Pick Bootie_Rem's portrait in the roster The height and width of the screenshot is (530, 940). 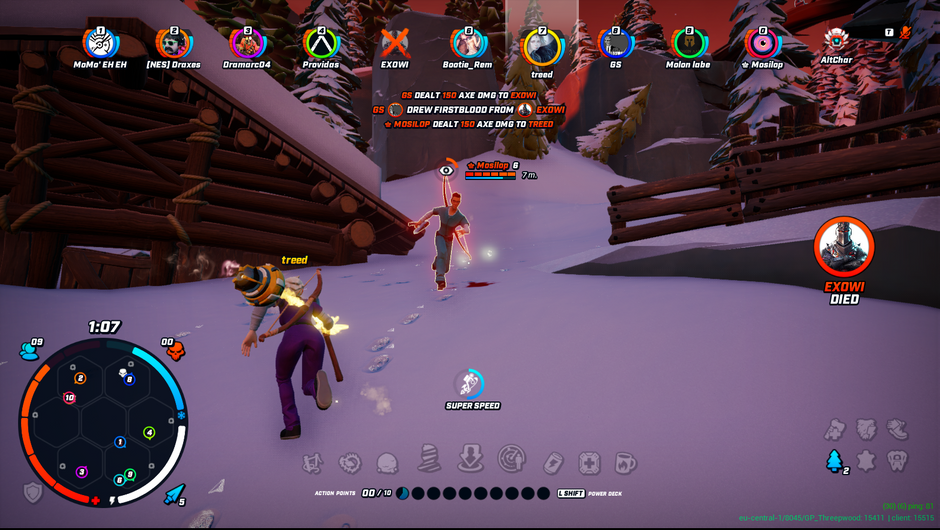pyautogui.click(x=468, y=43)
